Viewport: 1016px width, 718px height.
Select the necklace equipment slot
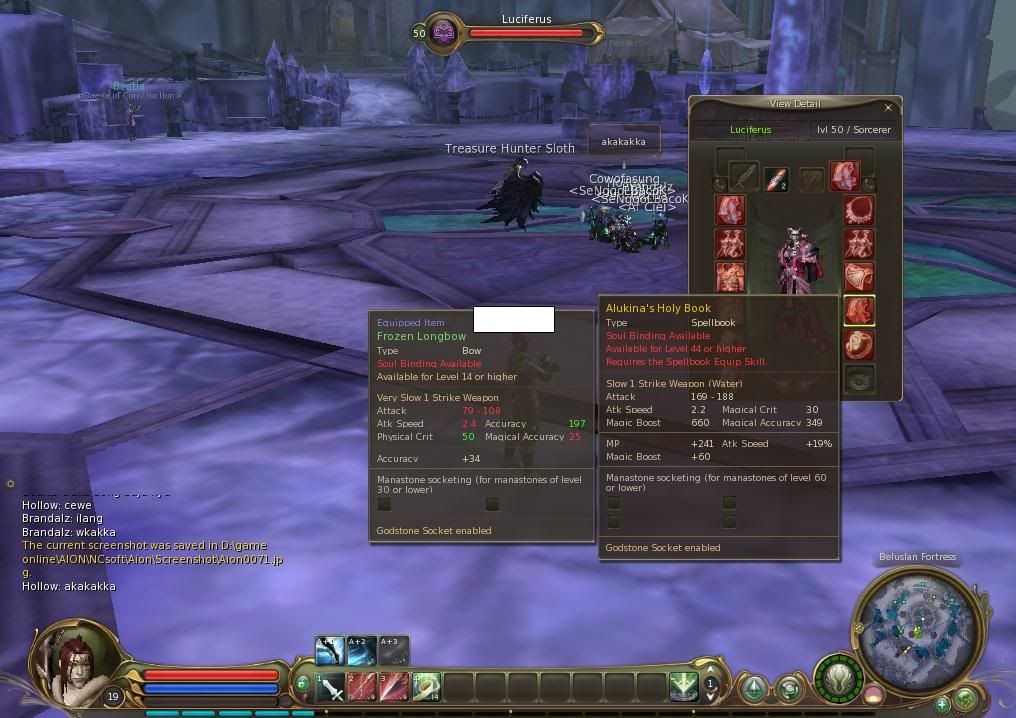[859, 211]
